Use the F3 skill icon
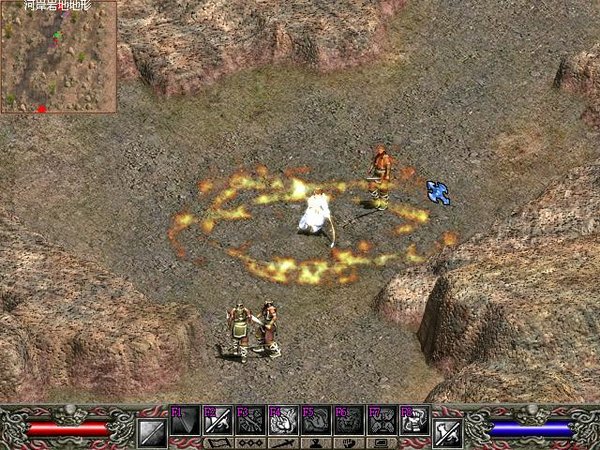 [251, 421]
